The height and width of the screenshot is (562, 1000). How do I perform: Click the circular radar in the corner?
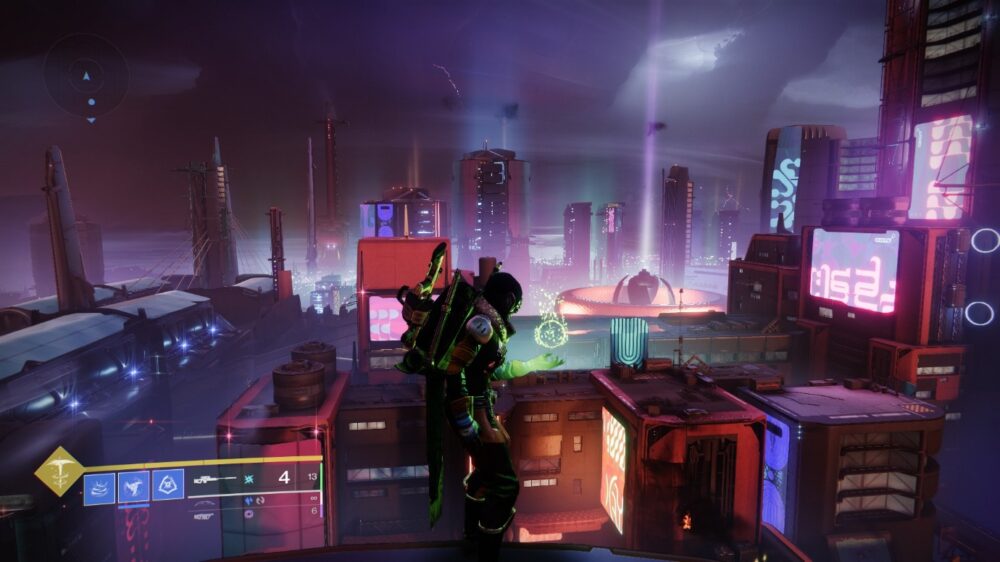pos(86,77)
